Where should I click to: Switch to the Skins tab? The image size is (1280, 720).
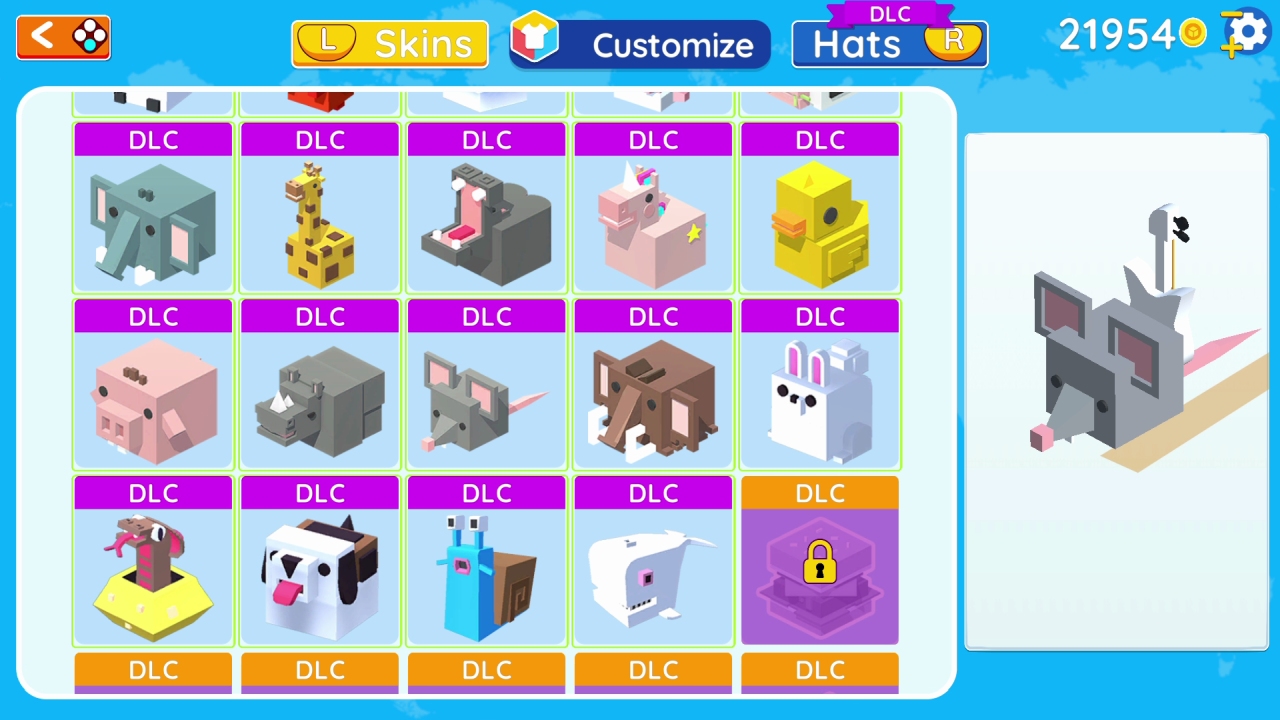pos(389,44)
